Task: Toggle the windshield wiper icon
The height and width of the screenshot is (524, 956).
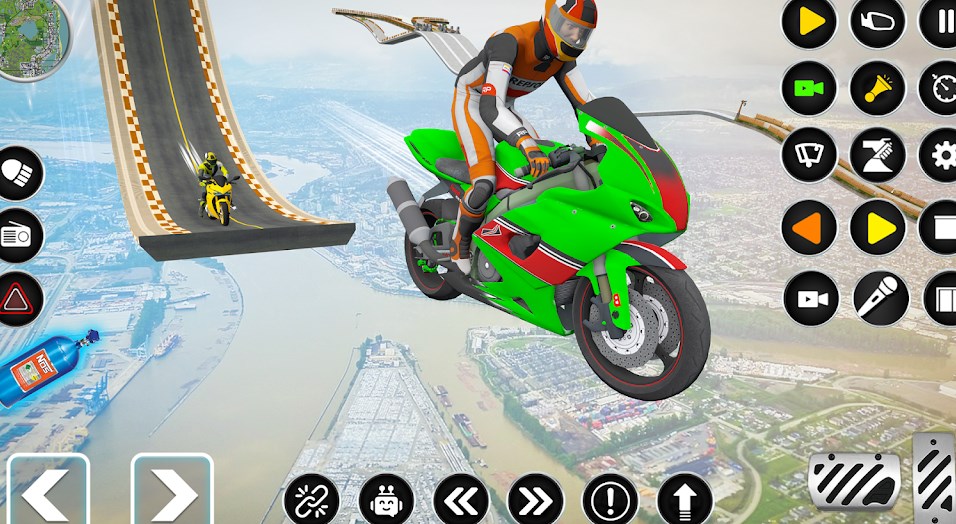Action: (809, 155)
